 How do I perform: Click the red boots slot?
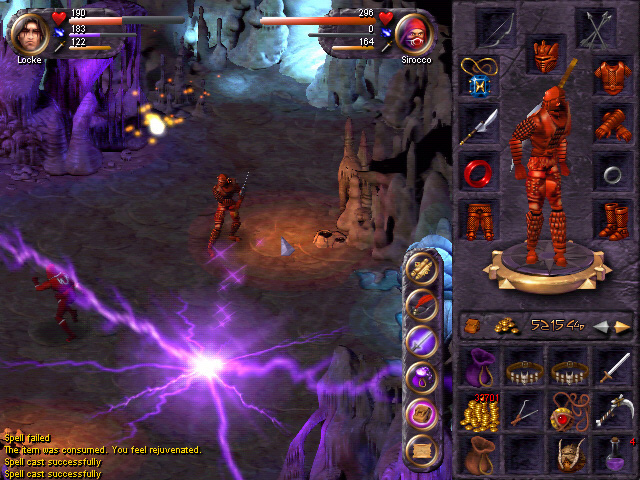click(x=610, y=219)
